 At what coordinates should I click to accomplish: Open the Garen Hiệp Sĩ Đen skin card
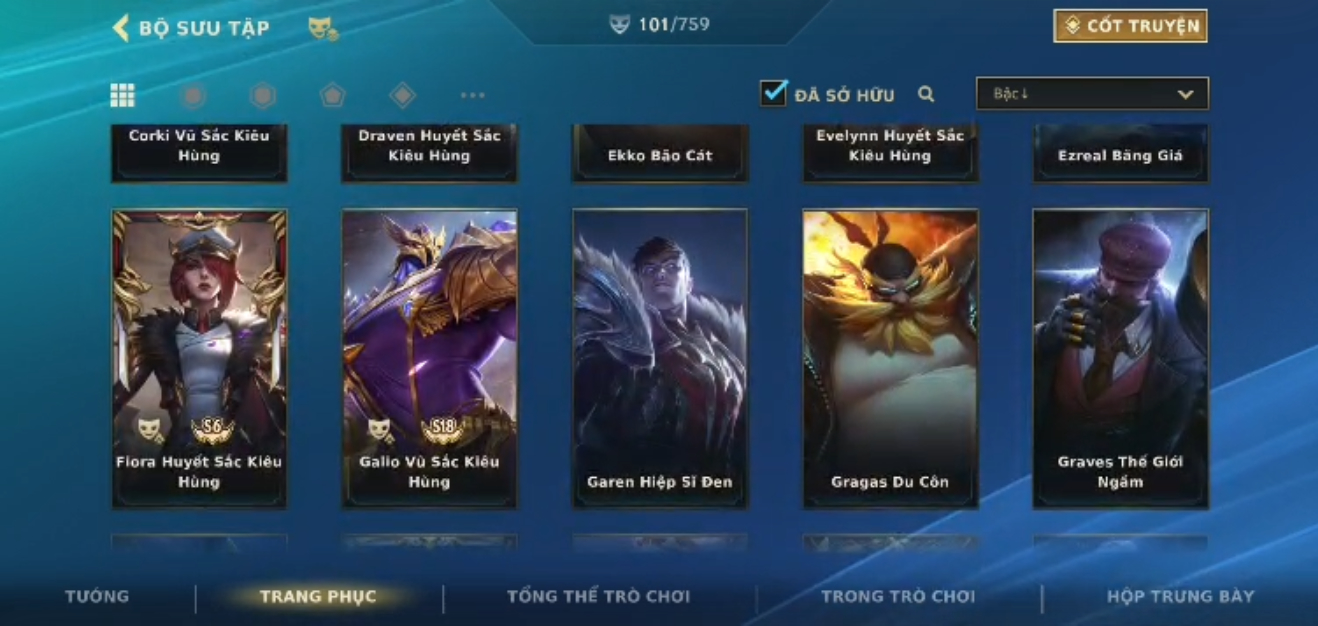coord(660,358)
